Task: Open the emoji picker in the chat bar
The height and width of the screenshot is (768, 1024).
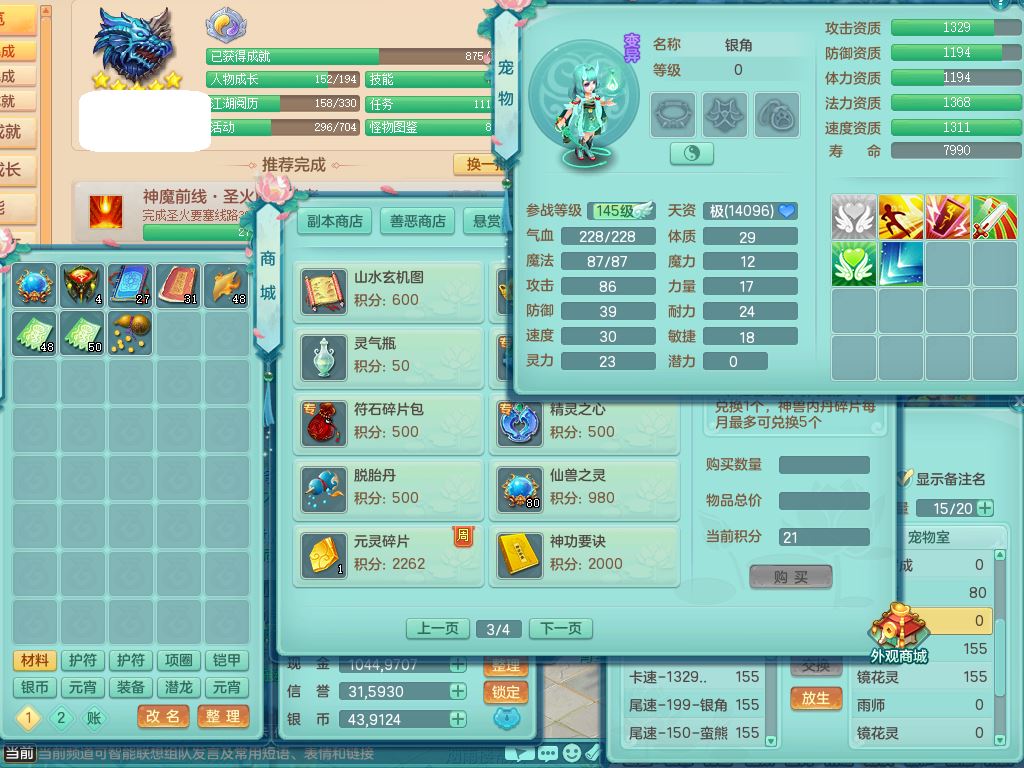Action: [x=571, y=753]
